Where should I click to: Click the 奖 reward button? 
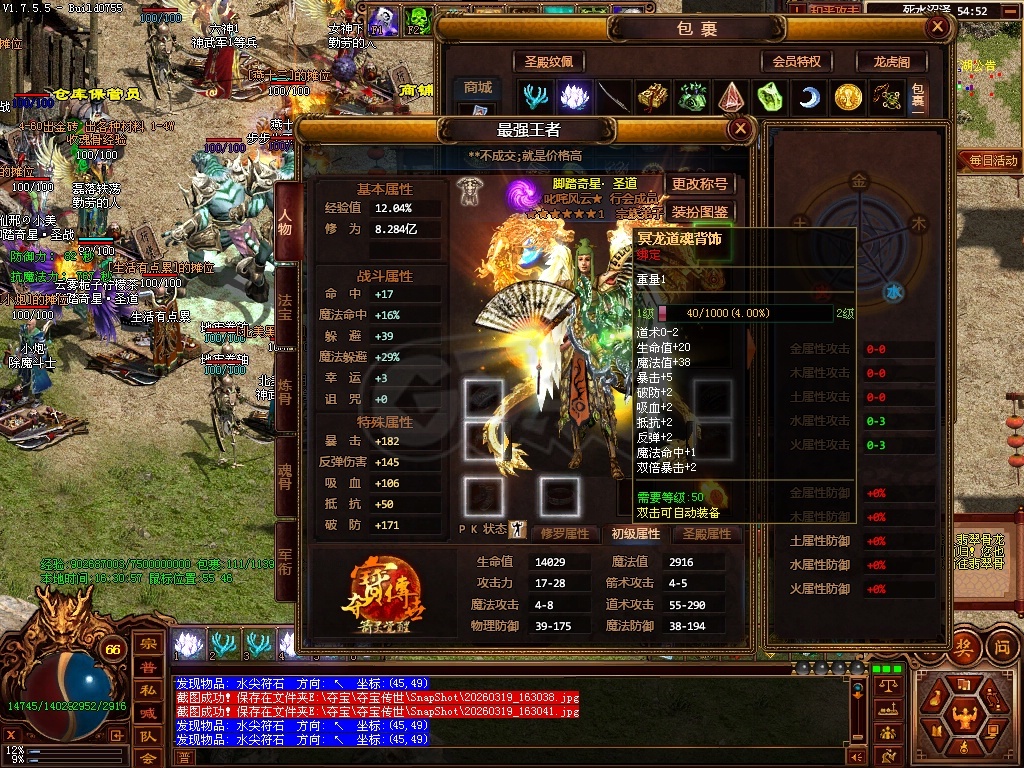pos(964,645)
